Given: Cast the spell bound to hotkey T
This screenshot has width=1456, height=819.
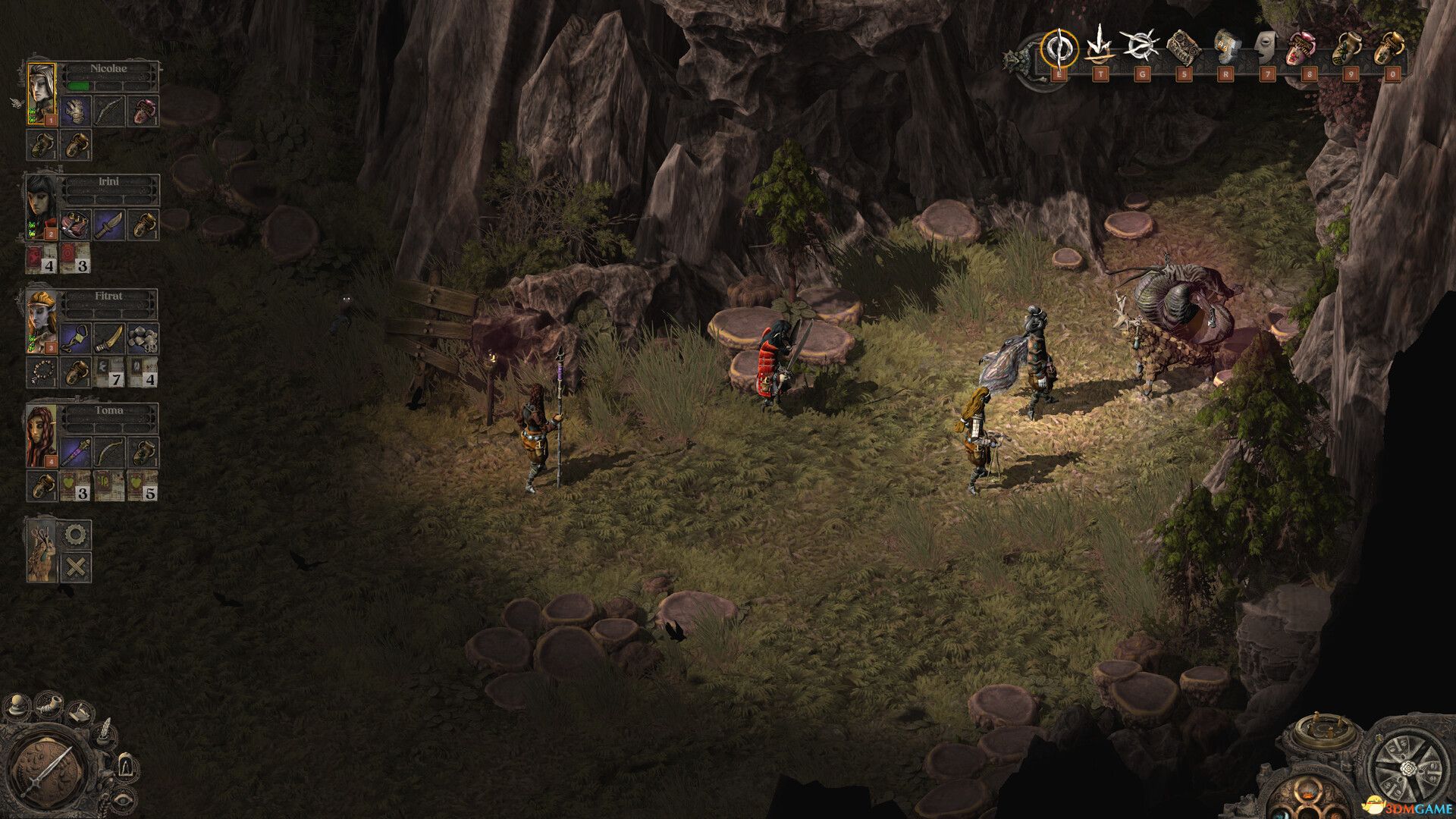Looking at the screenshot, I should [x=1100, y=49].
